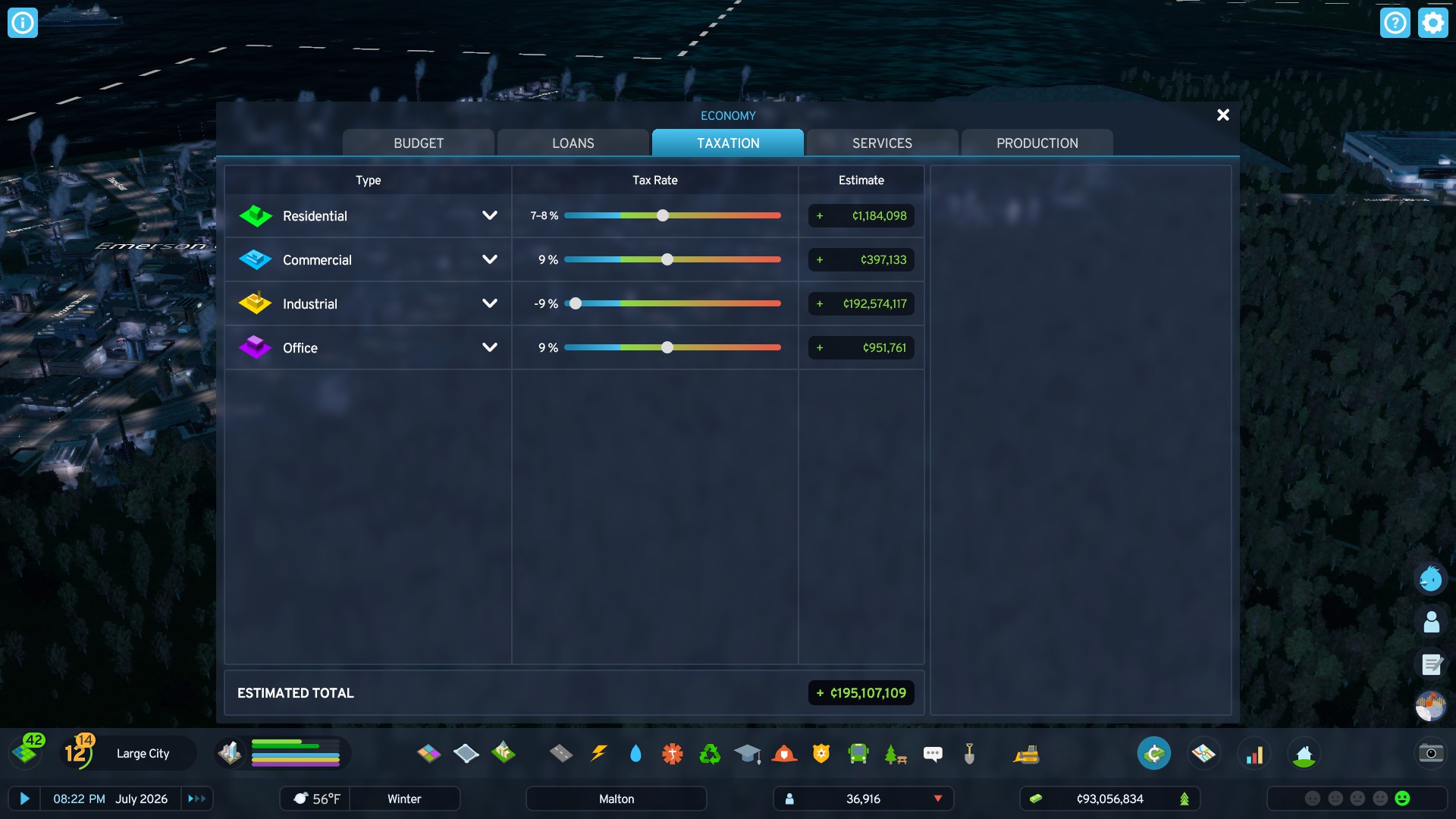This screenshot has width=1456, height=819.
Task: Expand the Residential tax details
Action: (x=489, y=215)
